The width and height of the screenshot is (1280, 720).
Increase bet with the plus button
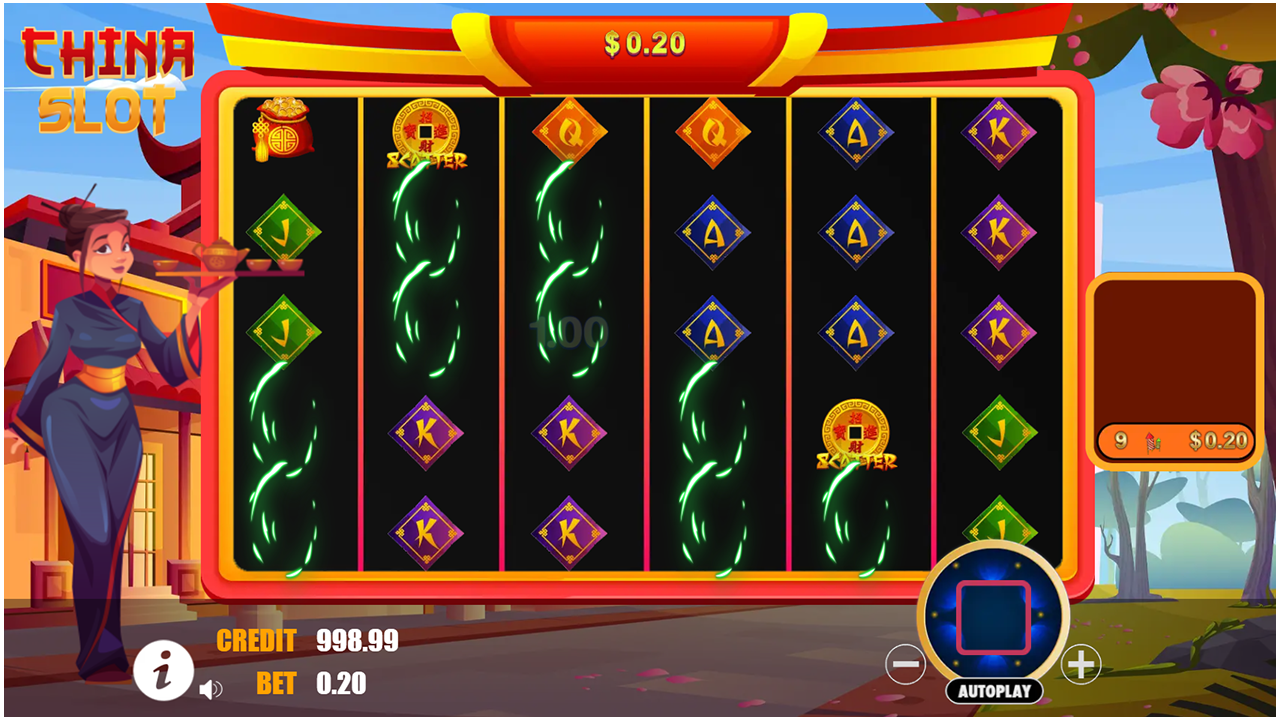[x=1080, y=664]
